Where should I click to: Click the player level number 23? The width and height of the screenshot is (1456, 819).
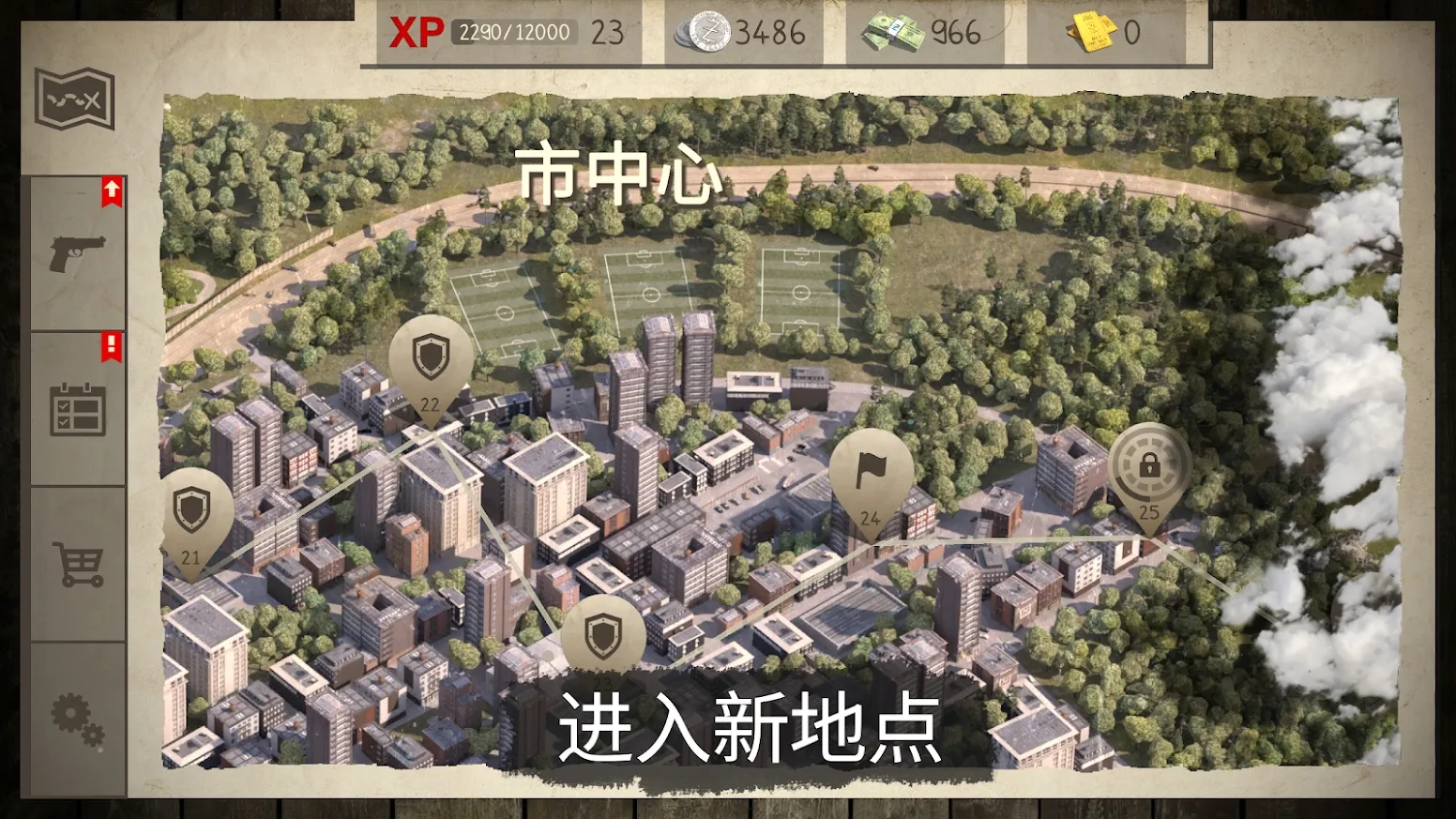coord(608,31)
